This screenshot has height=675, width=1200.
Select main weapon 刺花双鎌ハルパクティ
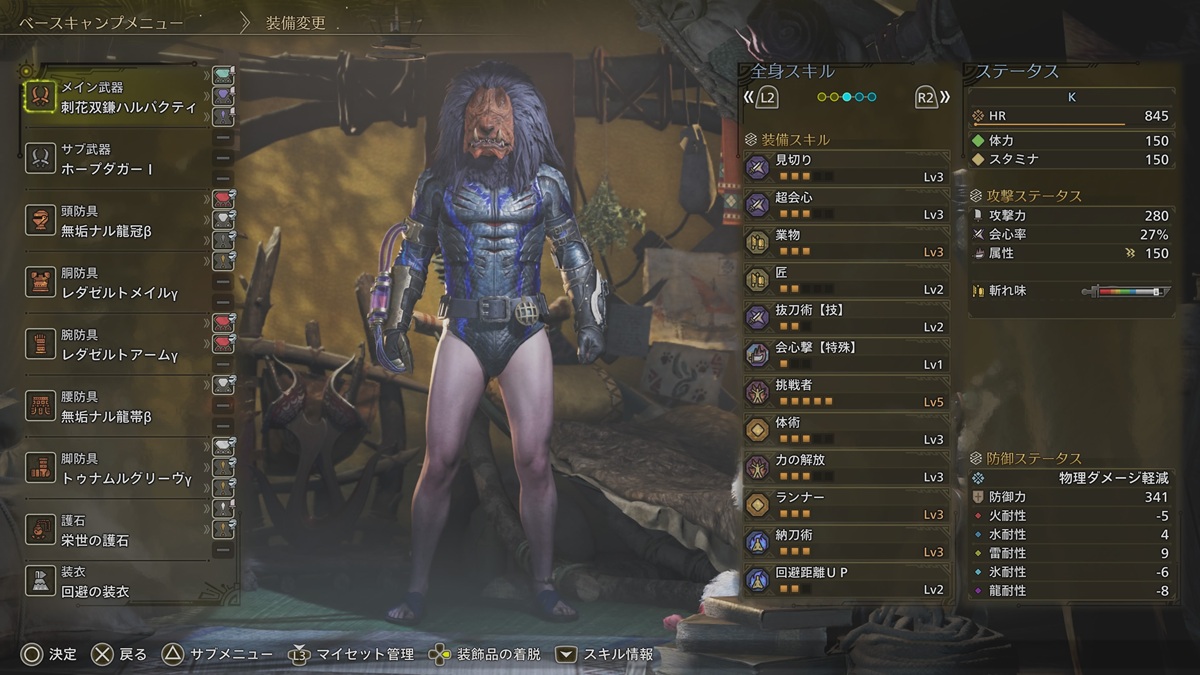point(115,98)
